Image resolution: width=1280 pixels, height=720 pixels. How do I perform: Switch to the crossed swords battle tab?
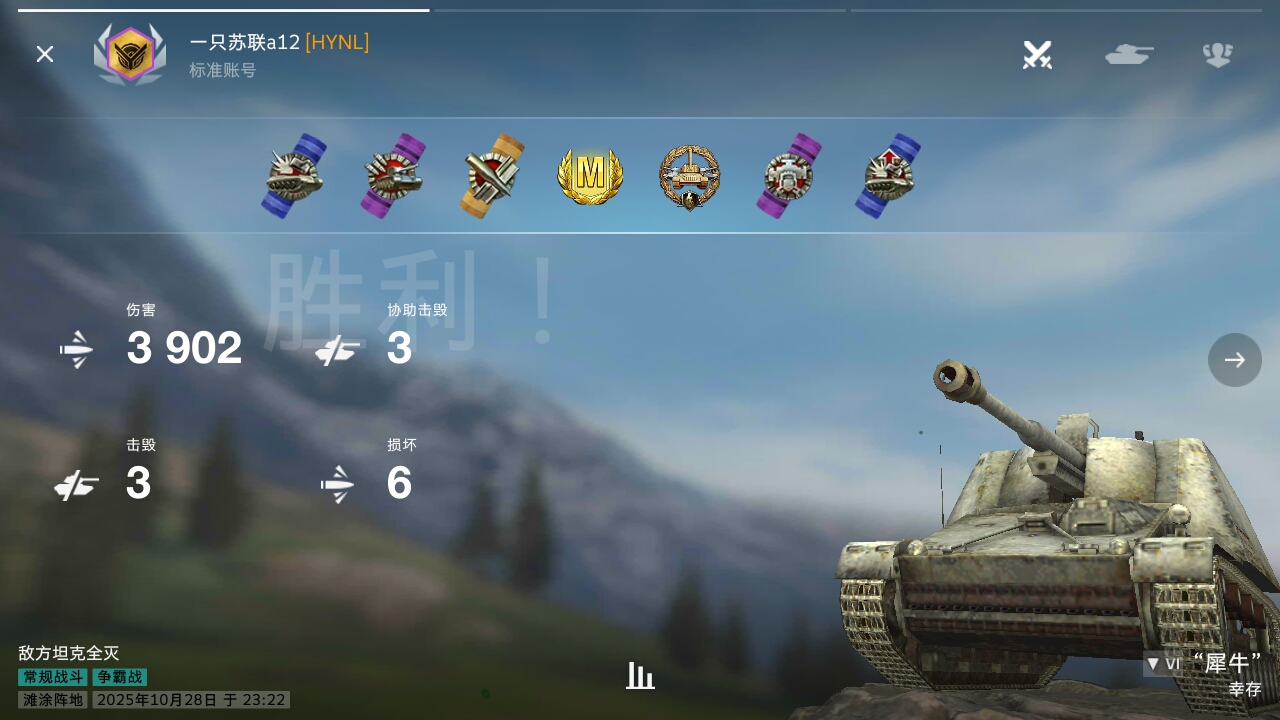1037,54
